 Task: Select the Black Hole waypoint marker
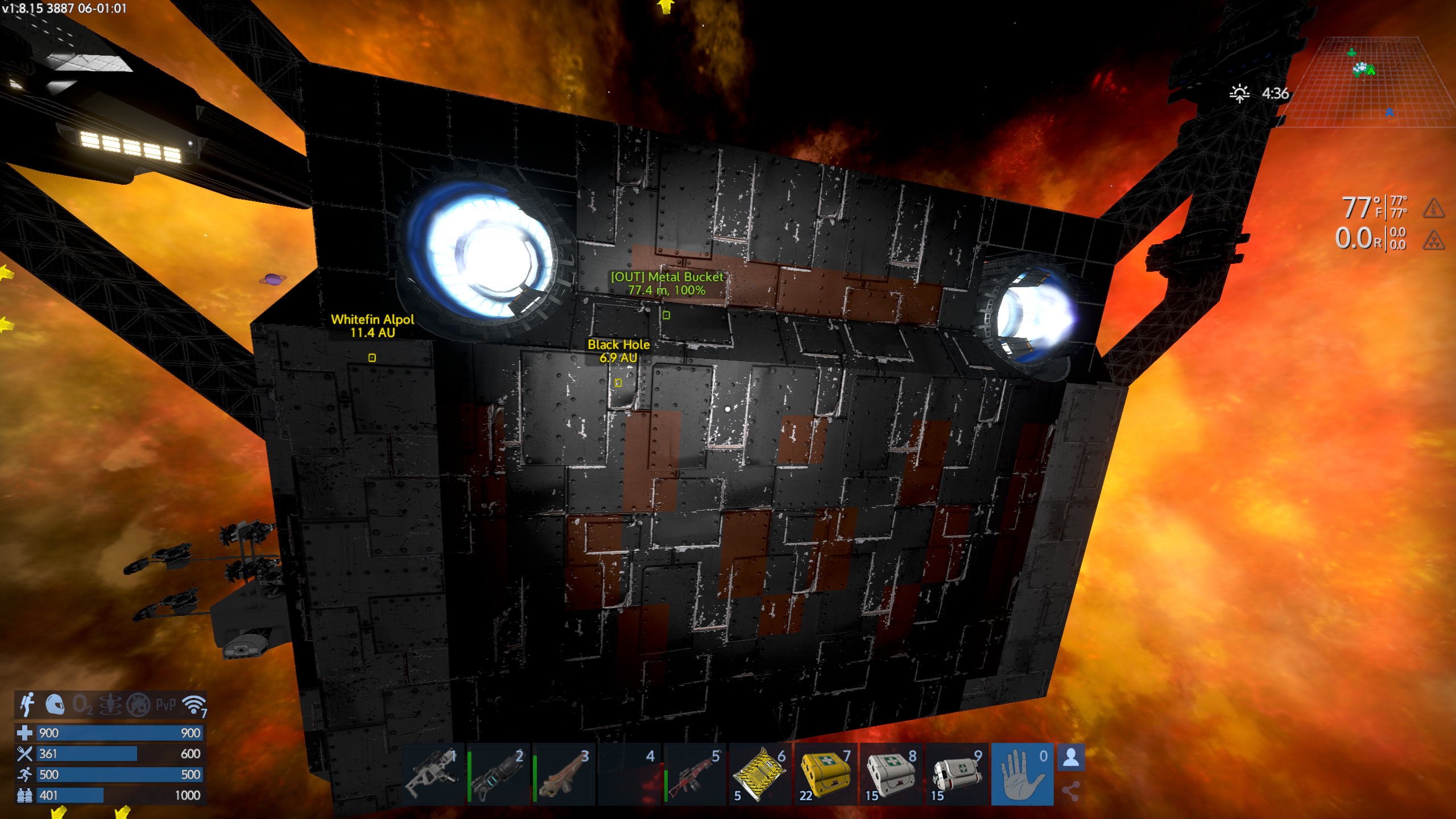click(618, 383)
